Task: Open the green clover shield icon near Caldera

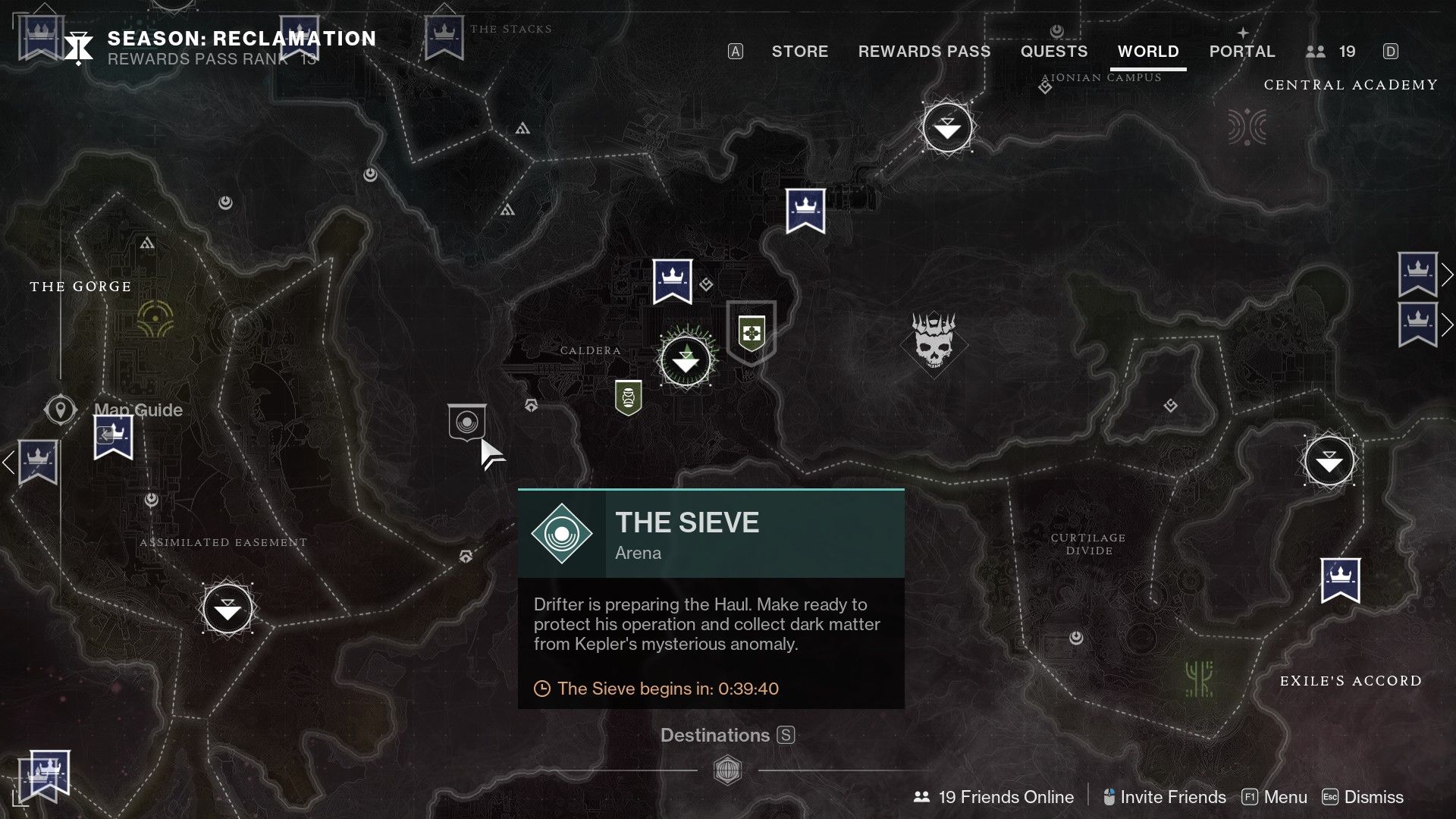Action: tap(750, 332)
